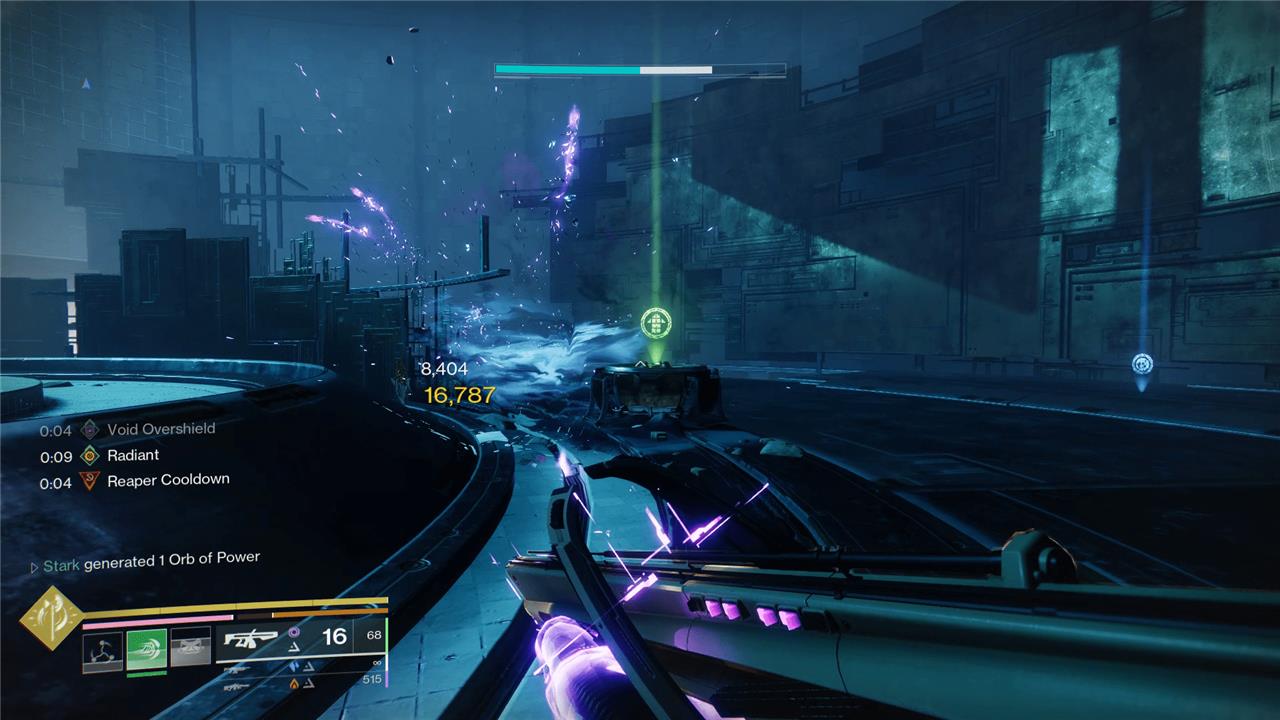Open the Orb of Power feed message
This screenshot has width=1280, height=720.
[x=150, y=562]
